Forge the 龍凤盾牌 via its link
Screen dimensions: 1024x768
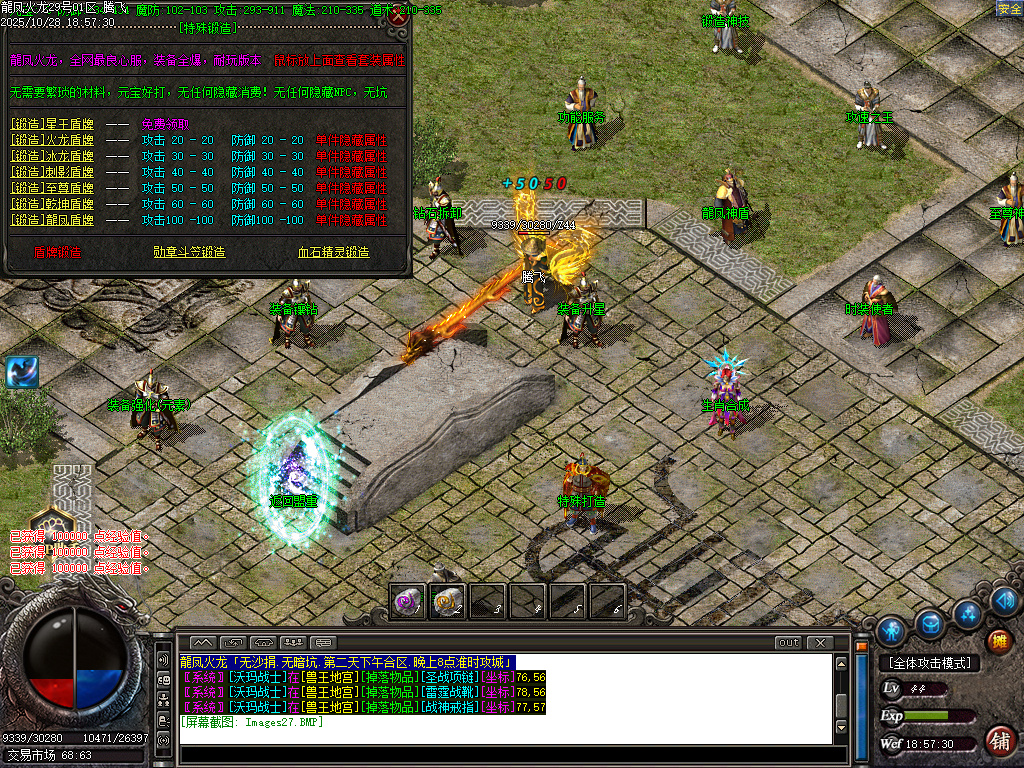click(52, 220)
